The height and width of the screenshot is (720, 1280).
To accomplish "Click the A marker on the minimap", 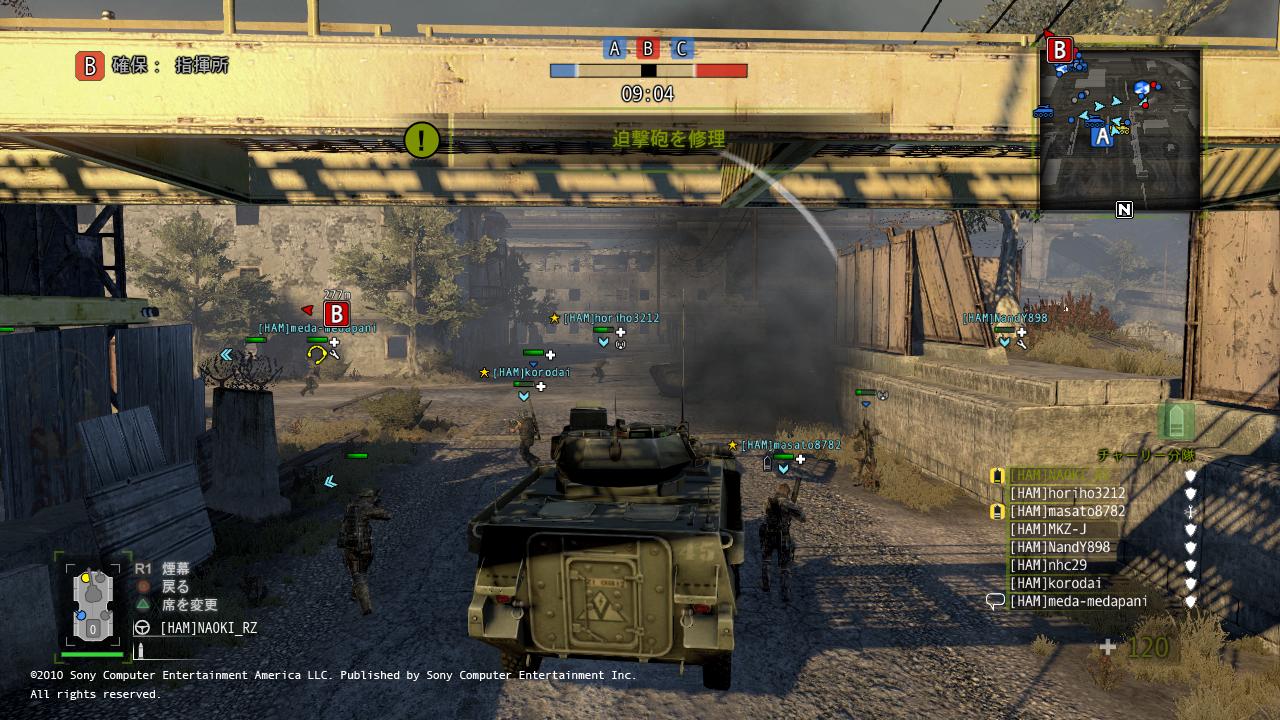I will [1102, 137].
